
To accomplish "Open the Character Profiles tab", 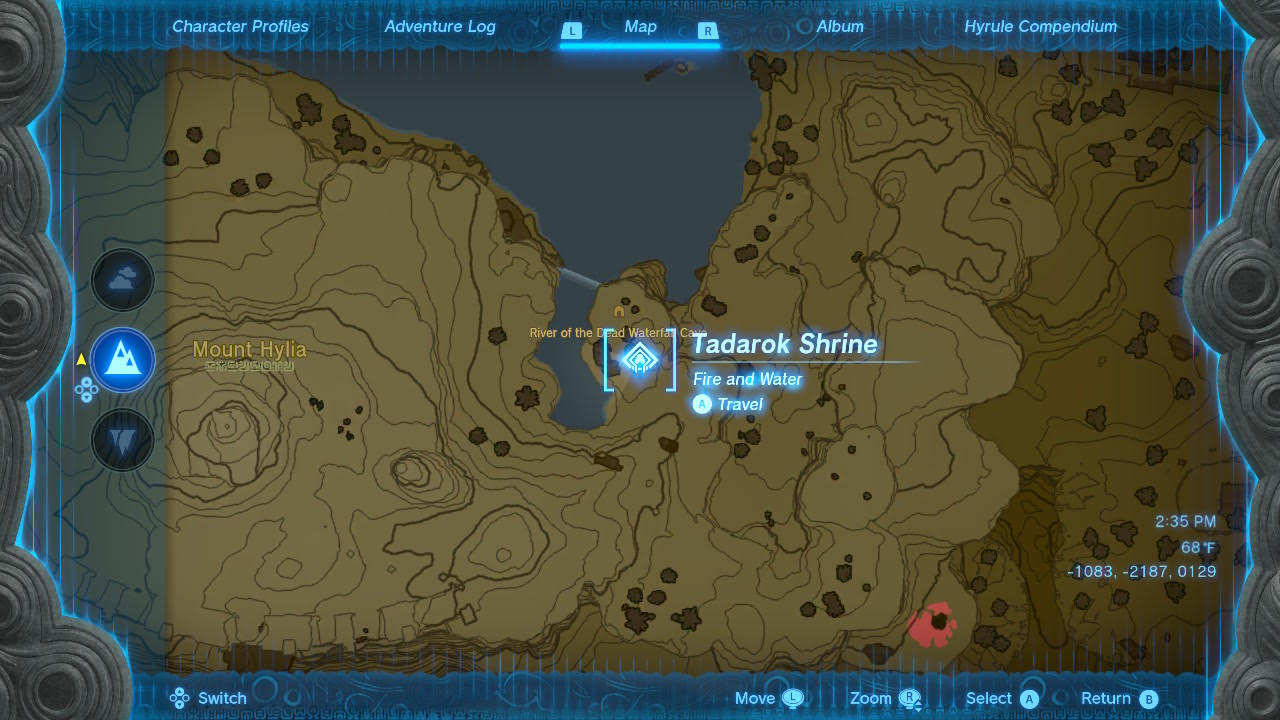I will (240, 26).
